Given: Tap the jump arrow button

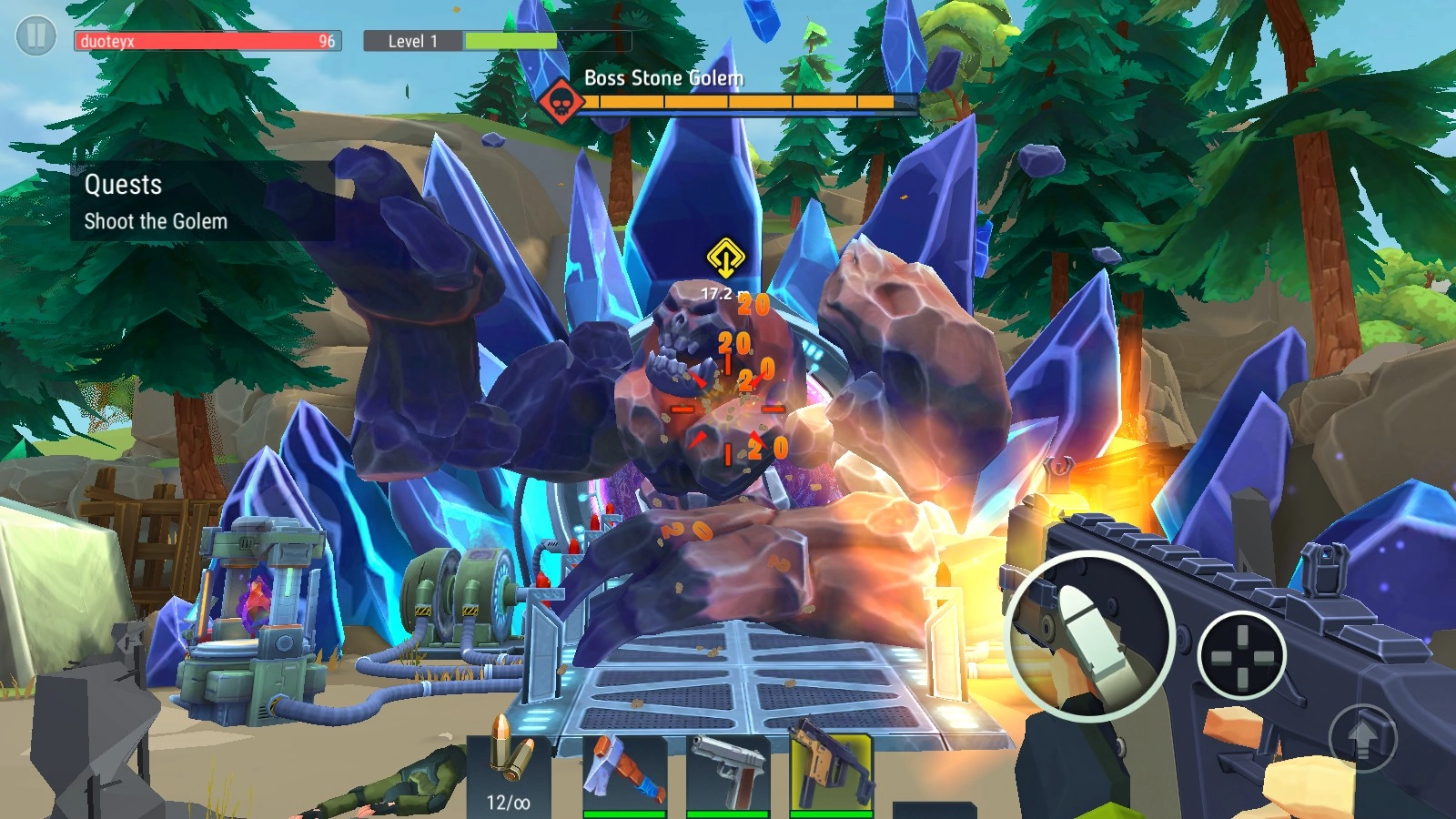Looking at the screenshot, I should pyautogui.click(x=1362, y=738).
